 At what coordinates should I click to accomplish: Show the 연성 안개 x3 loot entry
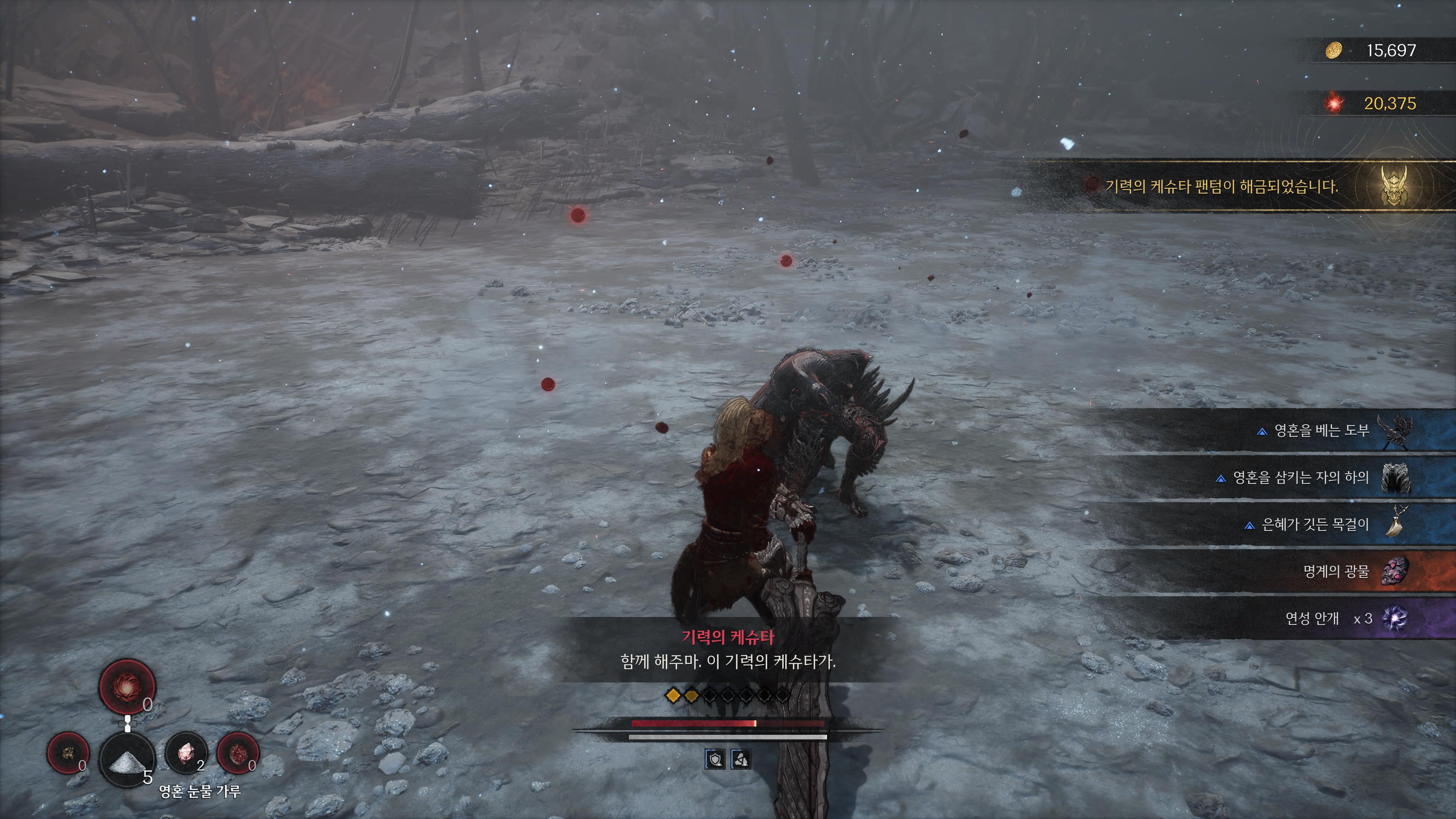(x=1328, y=618)
